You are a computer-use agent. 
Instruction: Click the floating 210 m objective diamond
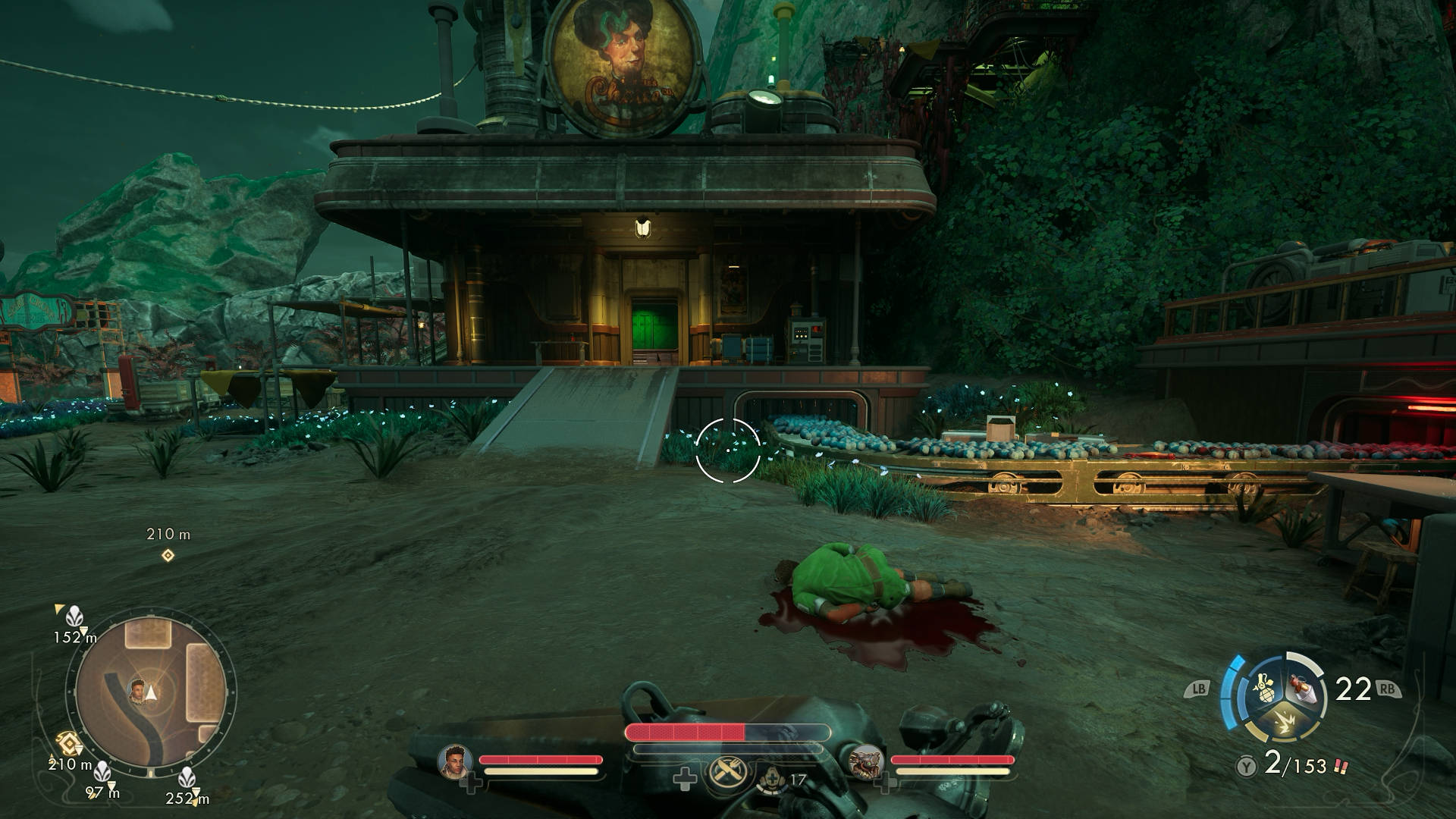168,556
